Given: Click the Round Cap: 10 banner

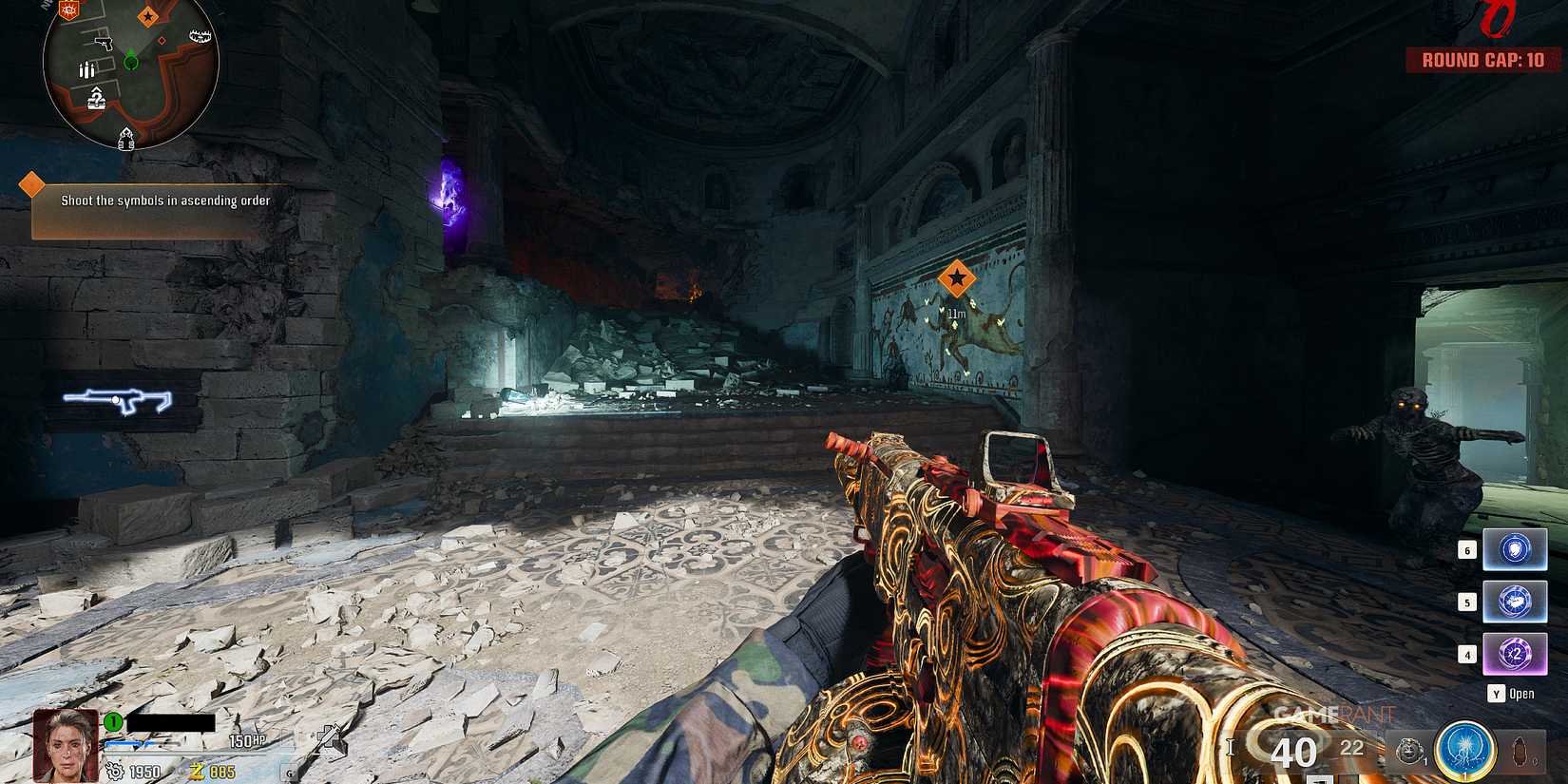Looking at the screenshot, I should coord(1482,59).
